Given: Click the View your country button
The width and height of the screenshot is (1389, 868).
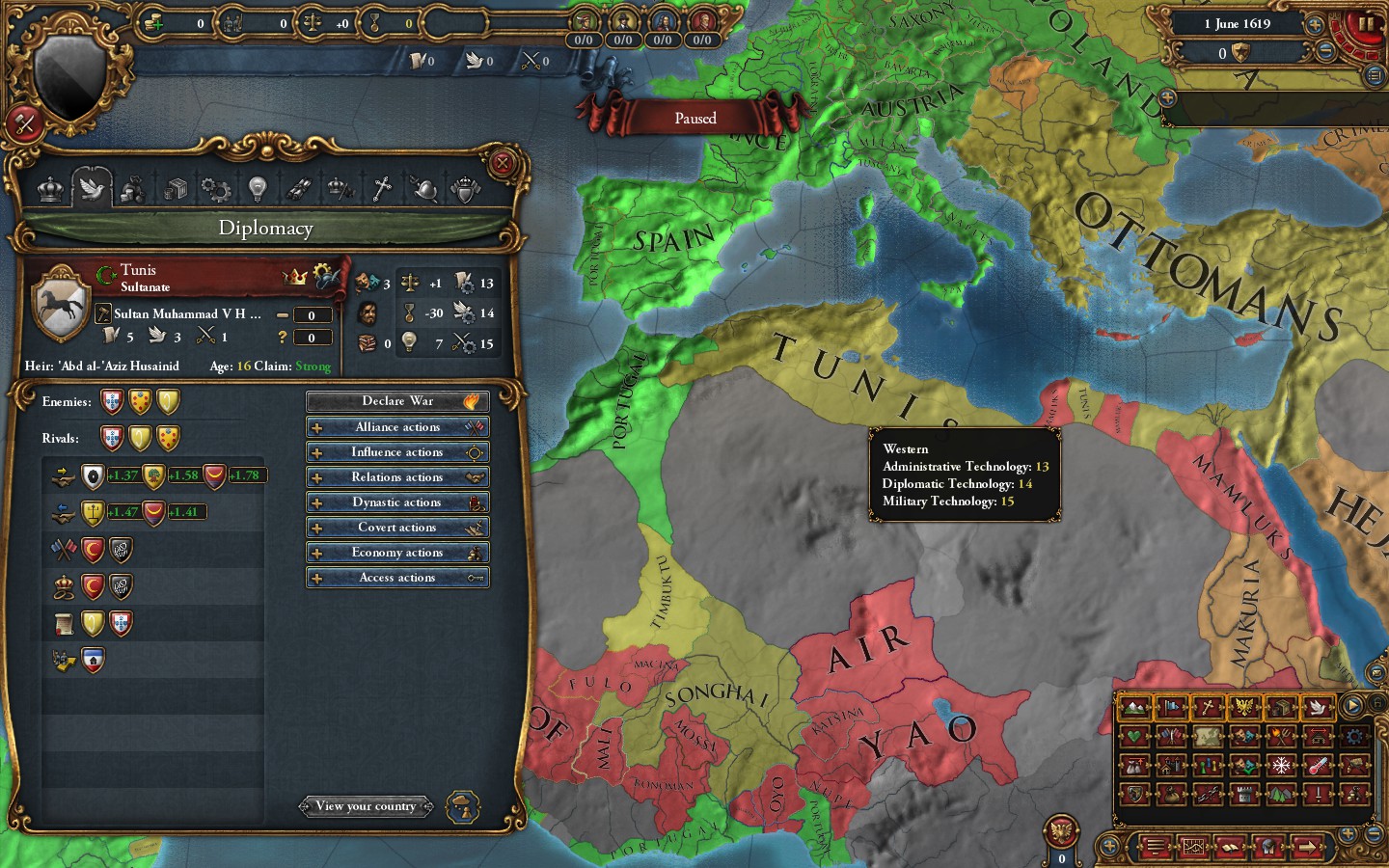Looking at the screenshot, I should click(x=367, y=806).
